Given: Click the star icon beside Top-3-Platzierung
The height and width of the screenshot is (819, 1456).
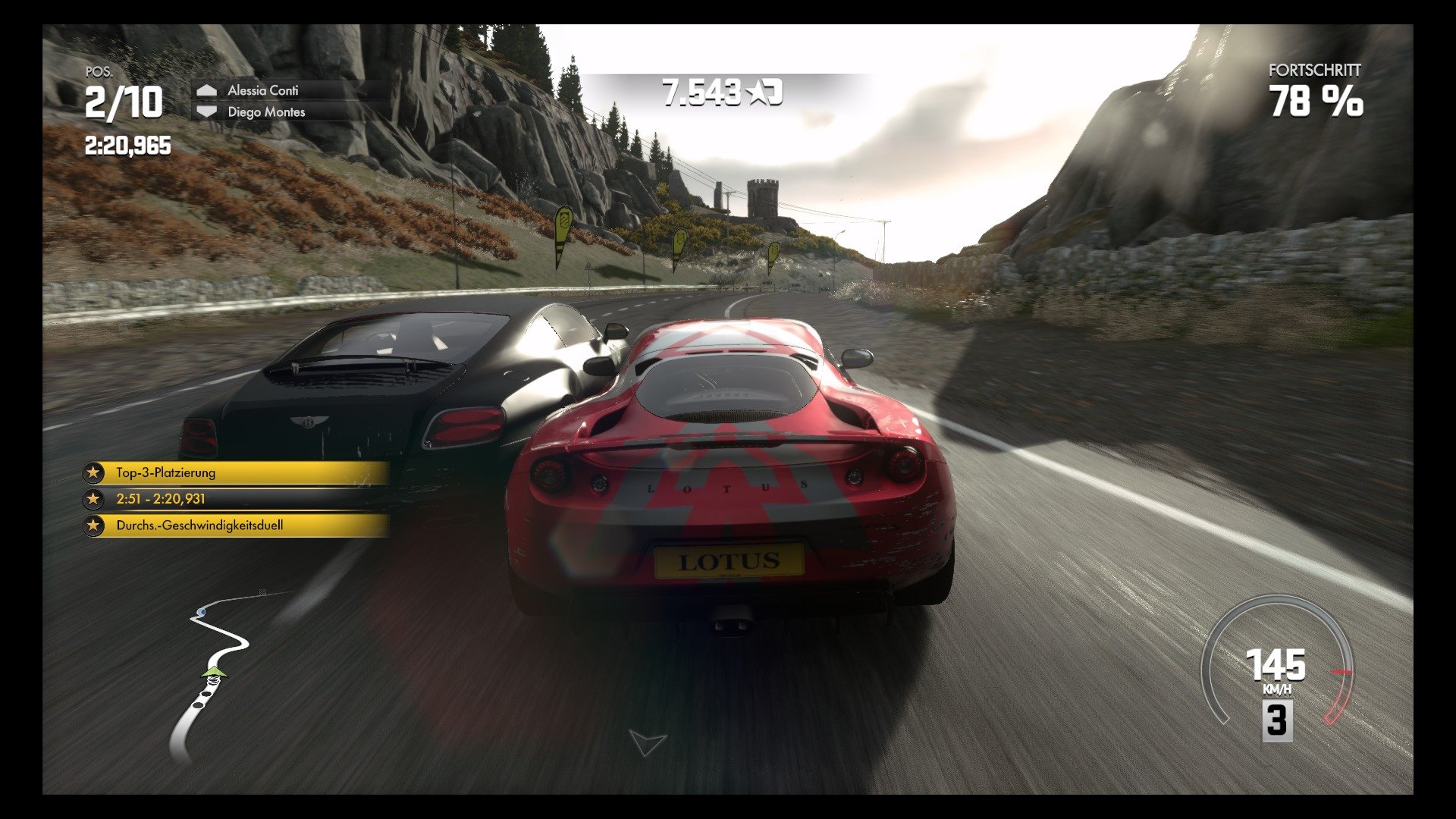Looking at the screenshot, I should click(x=93, y=472).
